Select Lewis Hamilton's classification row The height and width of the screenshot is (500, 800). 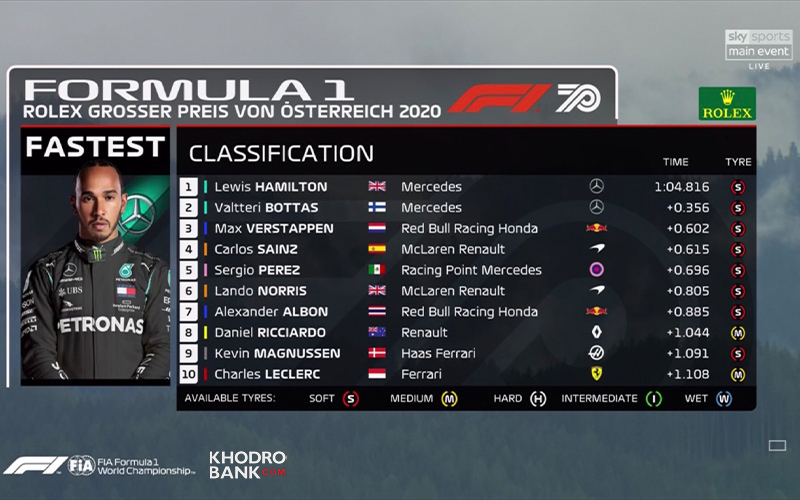click(270, 187)
